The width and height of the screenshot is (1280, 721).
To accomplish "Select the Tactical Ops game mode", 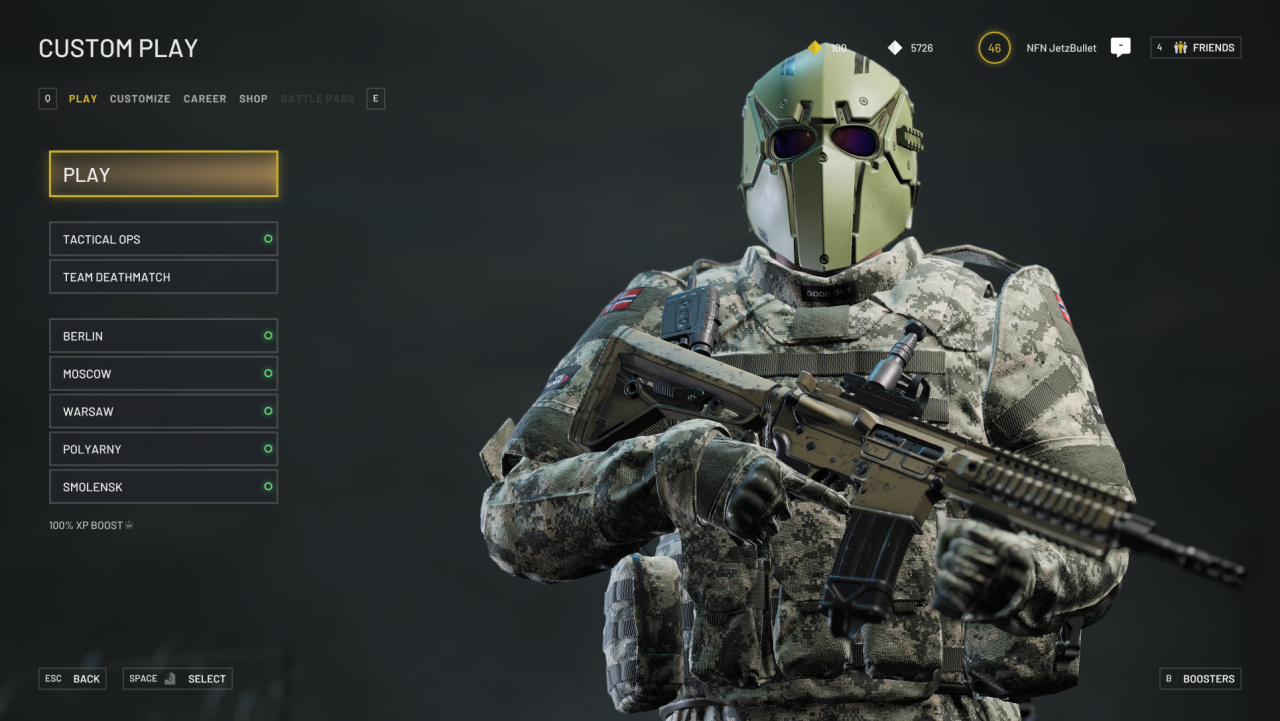I will point(163,239).
